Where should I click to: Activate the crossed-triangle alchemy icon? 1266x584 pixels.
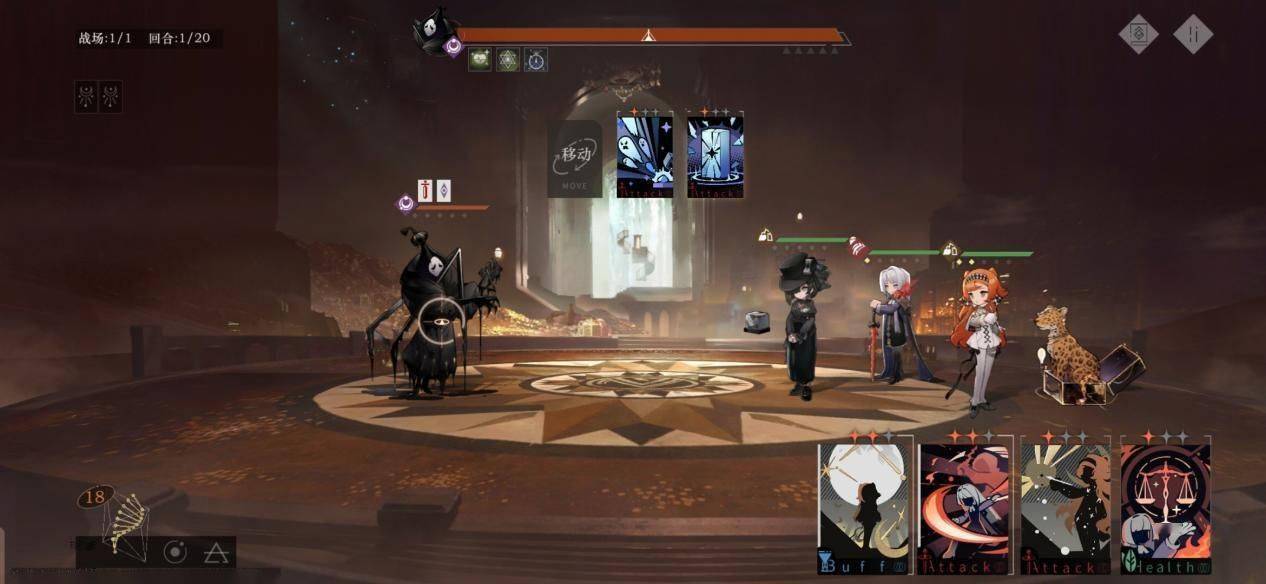tap(214, 551)
